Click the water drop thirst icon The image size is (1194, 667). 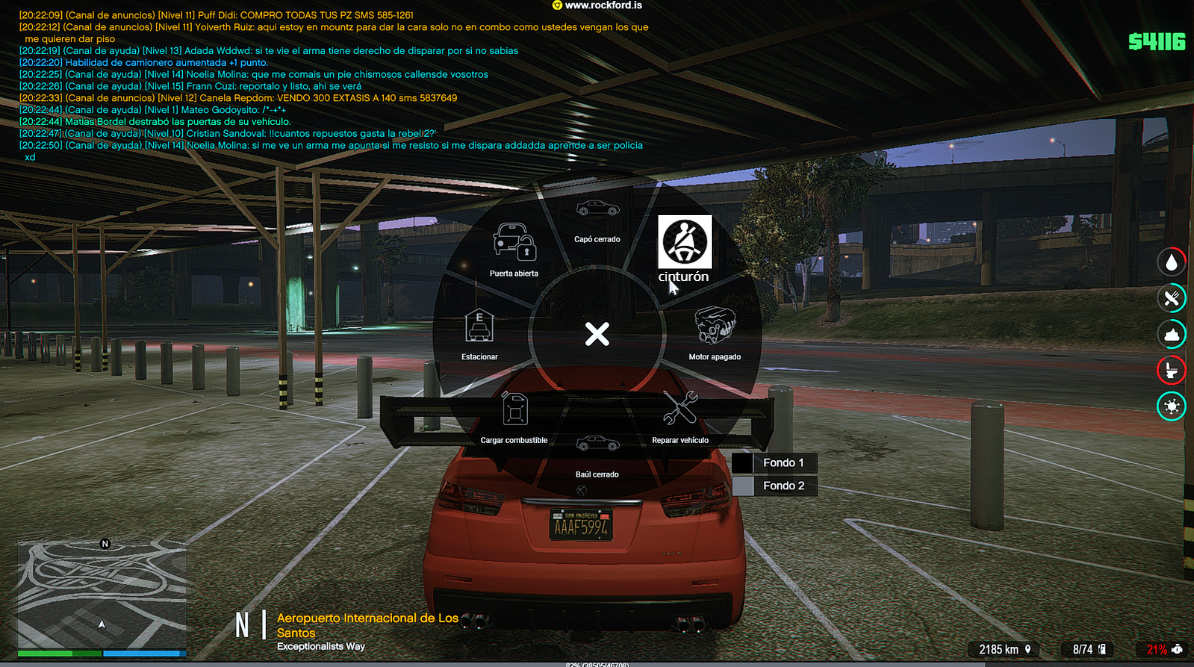point(1171,262)
